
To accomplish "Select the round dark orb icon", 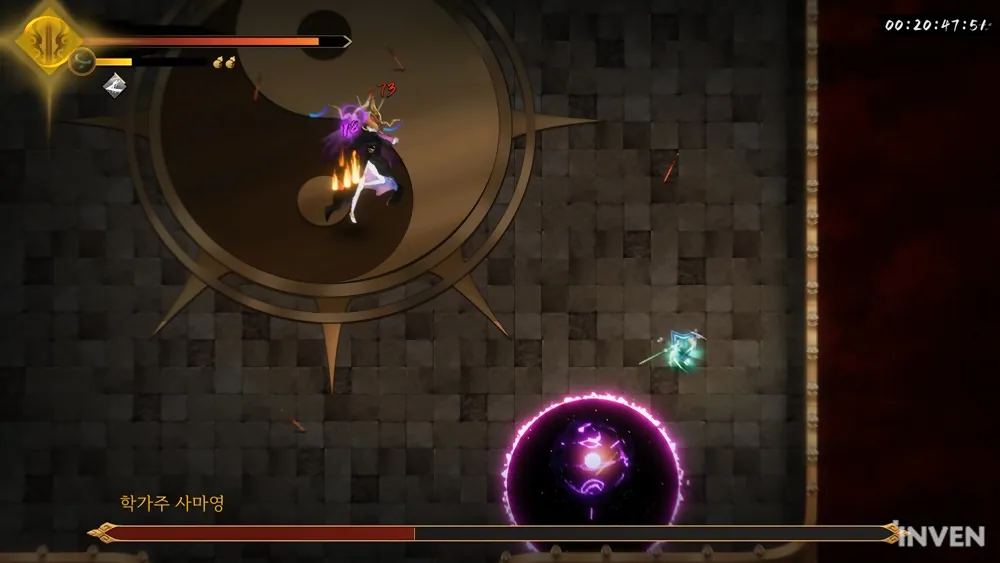I will tap(82, 62).
